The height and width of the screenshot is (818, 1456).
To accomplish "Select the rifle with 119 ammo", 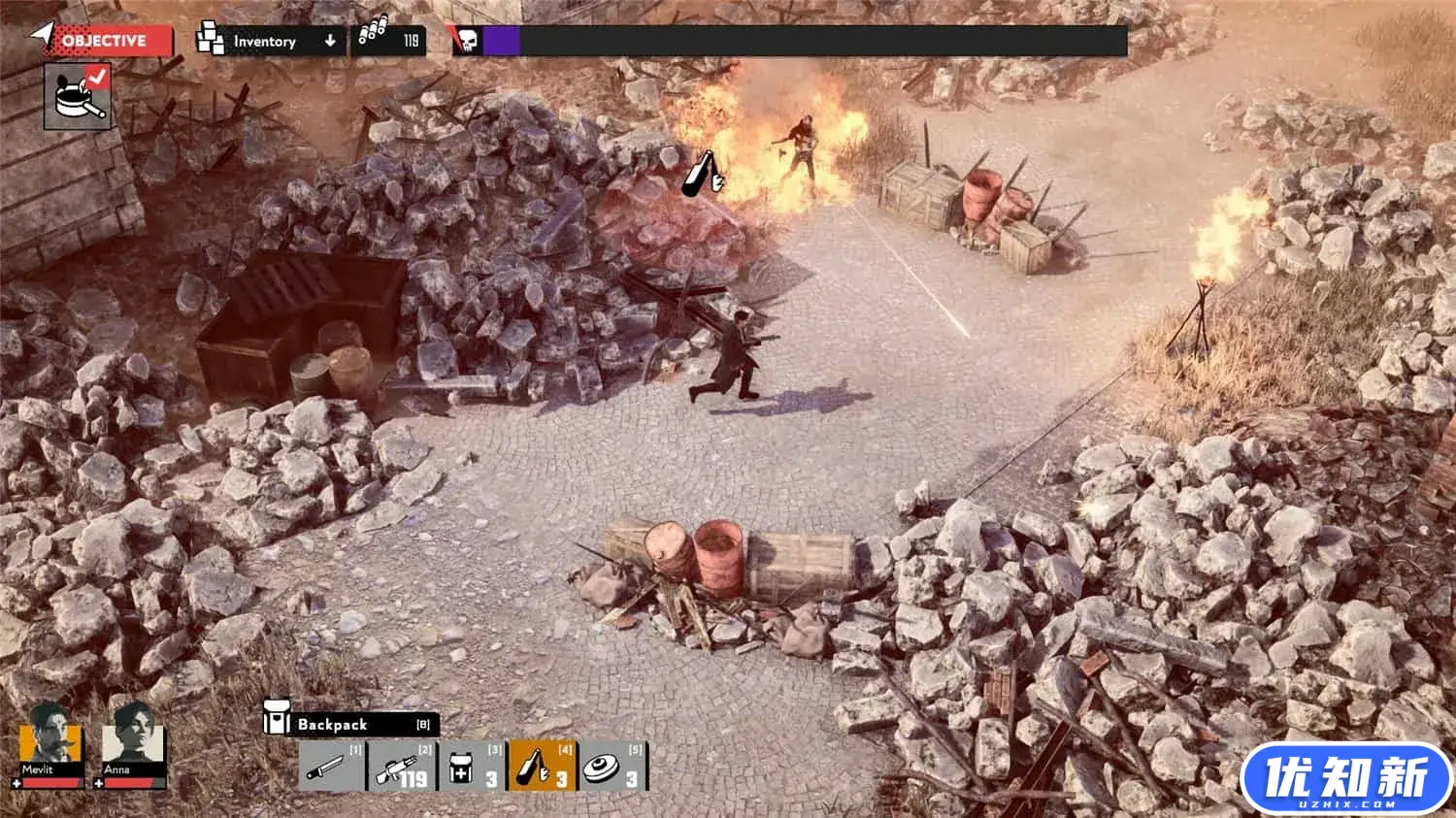I will [402, 767].
